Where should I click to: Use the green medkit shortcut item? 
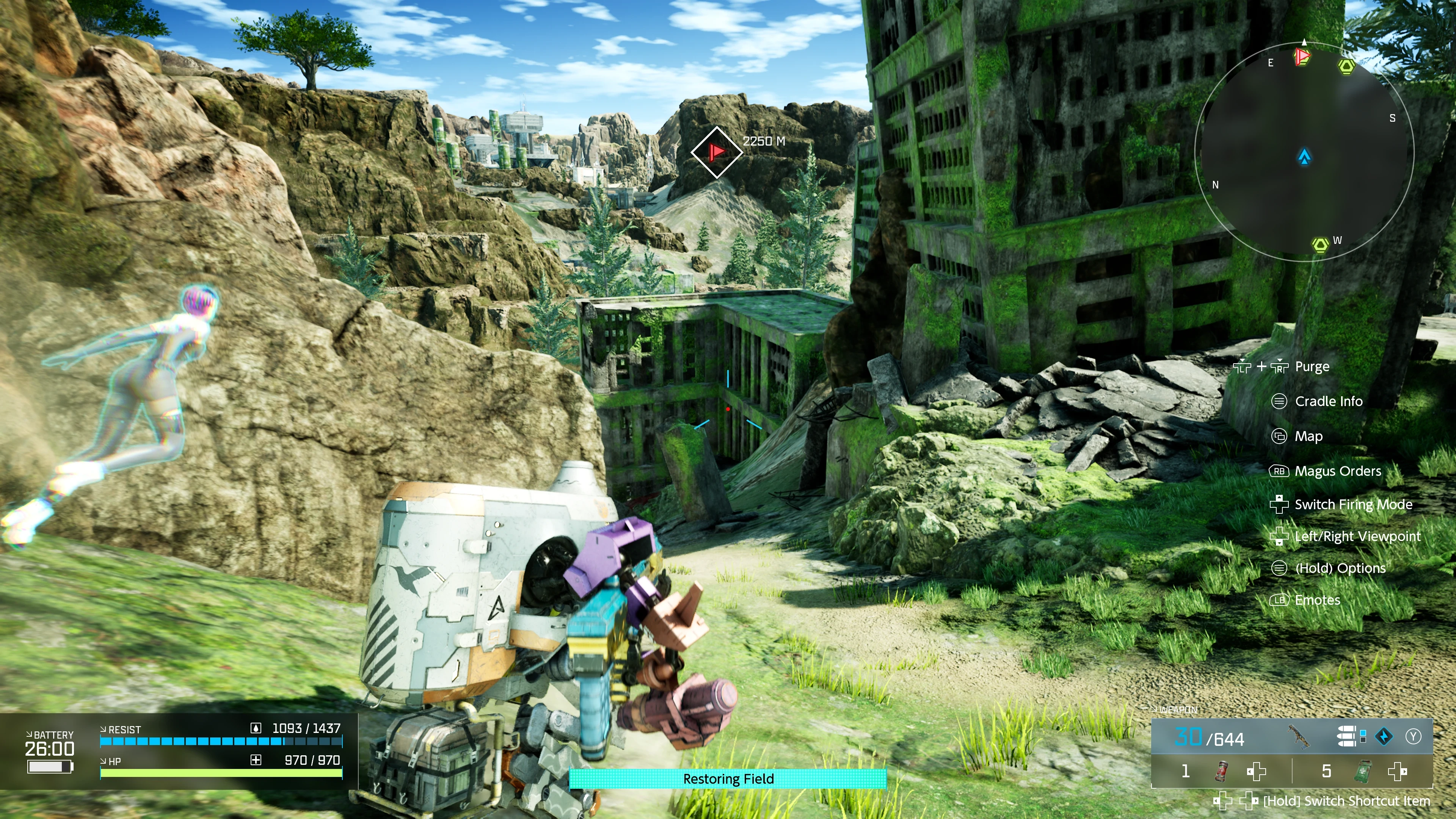click(1363, 771)
